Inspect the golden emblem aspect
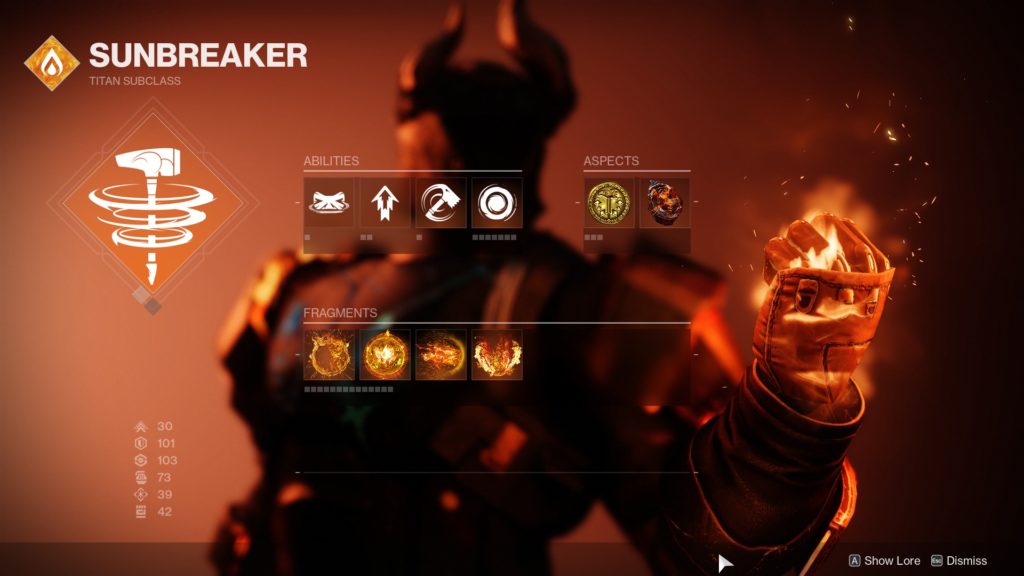 pos(609,203)
